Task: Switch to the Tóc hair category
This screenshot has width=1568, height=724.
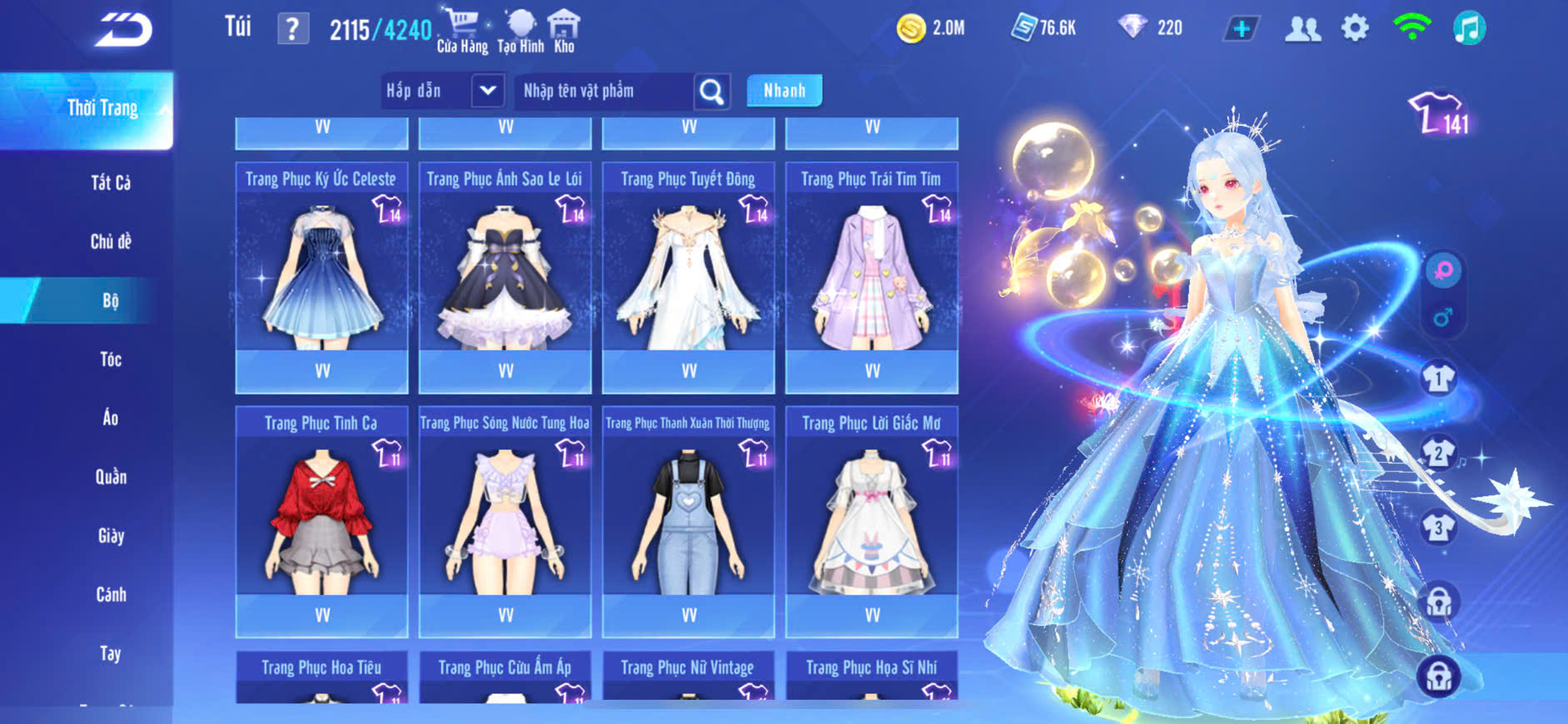Action: point(111,360)
